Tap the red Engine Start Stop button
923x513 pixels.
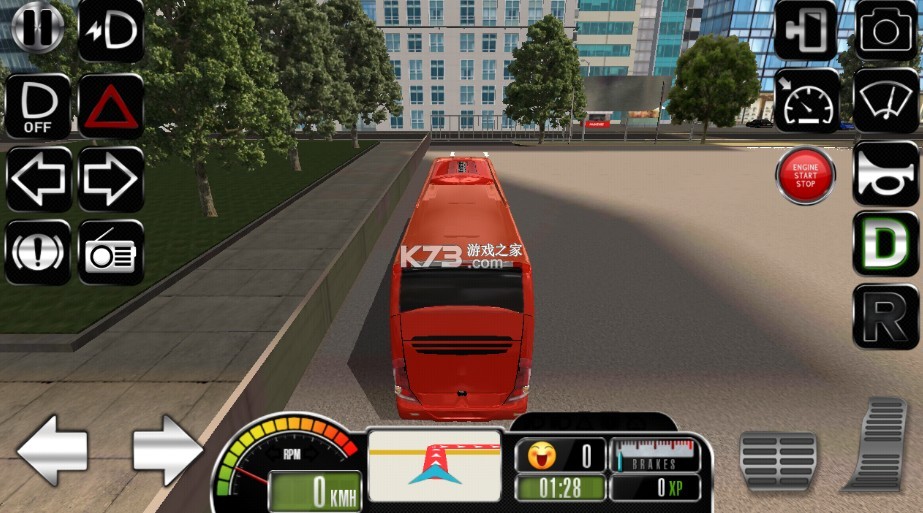tap(805, 176)
